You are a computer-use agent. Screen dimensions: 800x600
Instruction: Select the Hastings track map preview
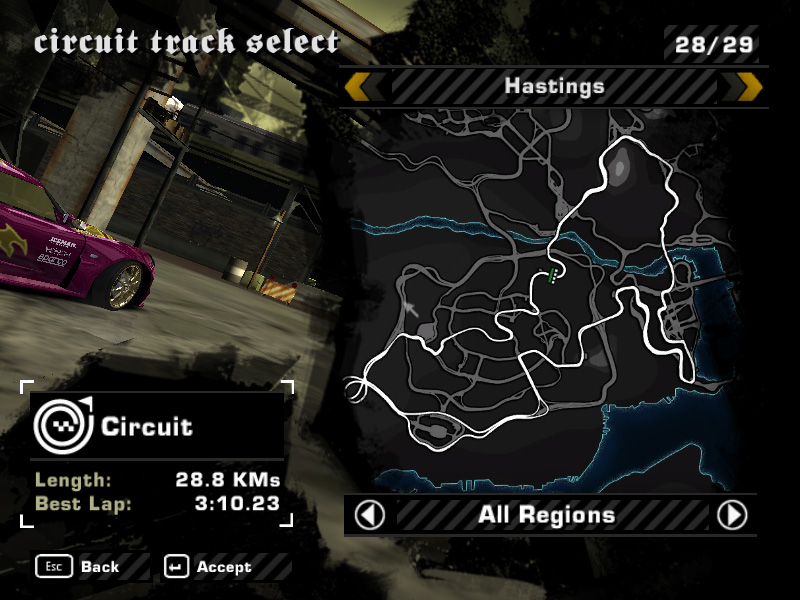point(553,298)
